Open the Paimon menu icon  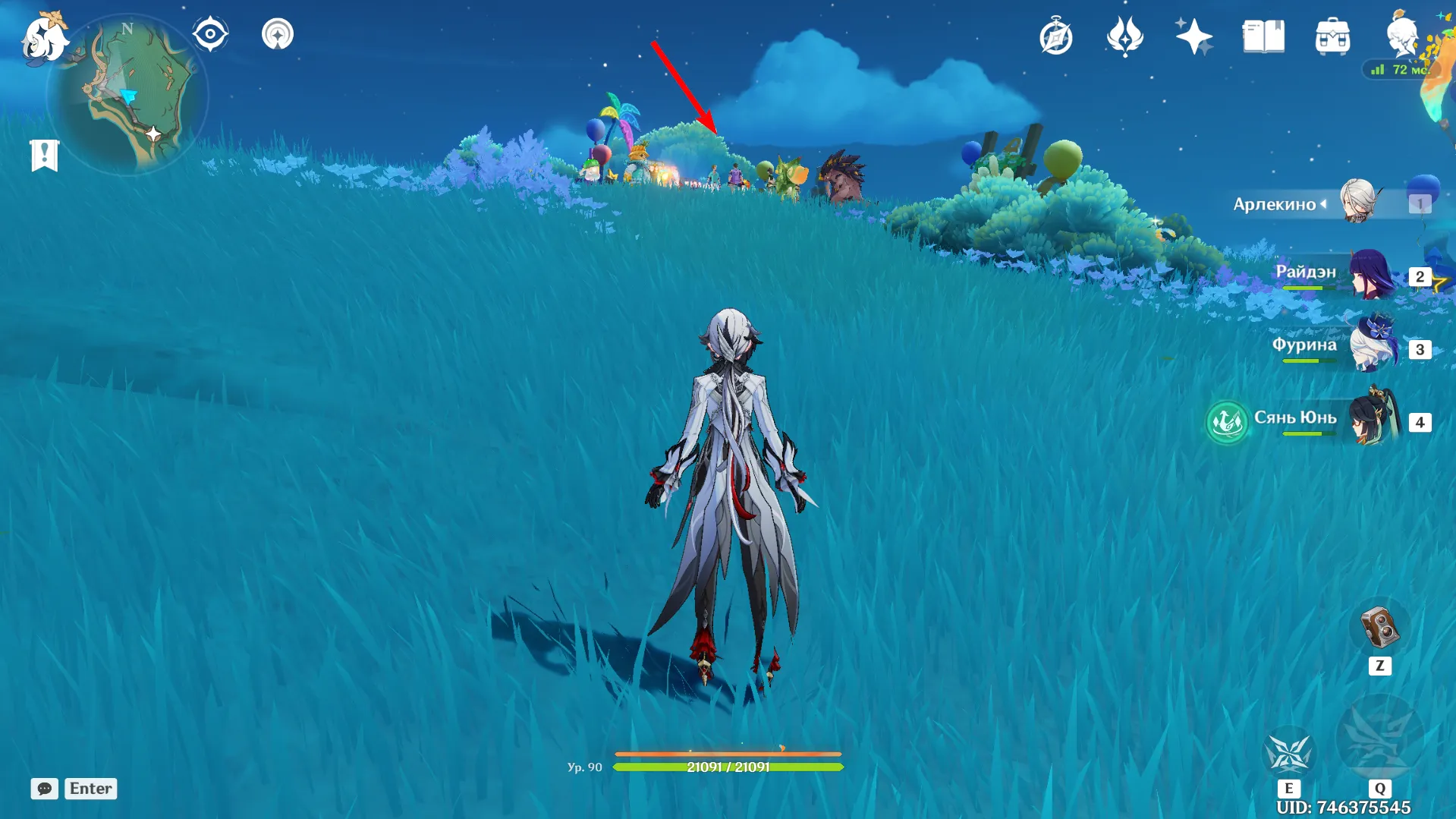coord(44,37)
